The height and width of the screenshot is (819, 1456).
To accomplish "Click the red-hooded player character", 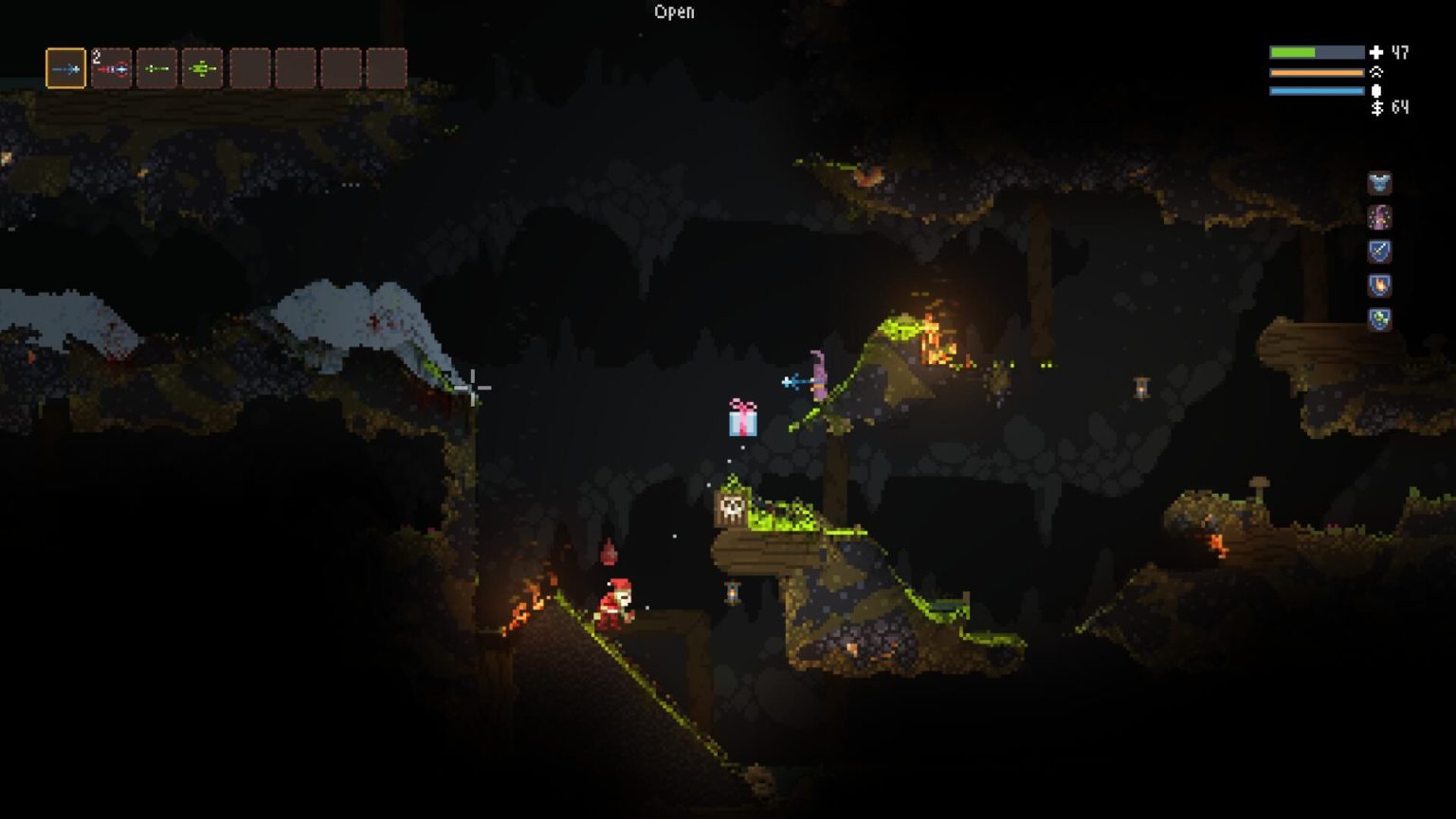I will (618, 607).
